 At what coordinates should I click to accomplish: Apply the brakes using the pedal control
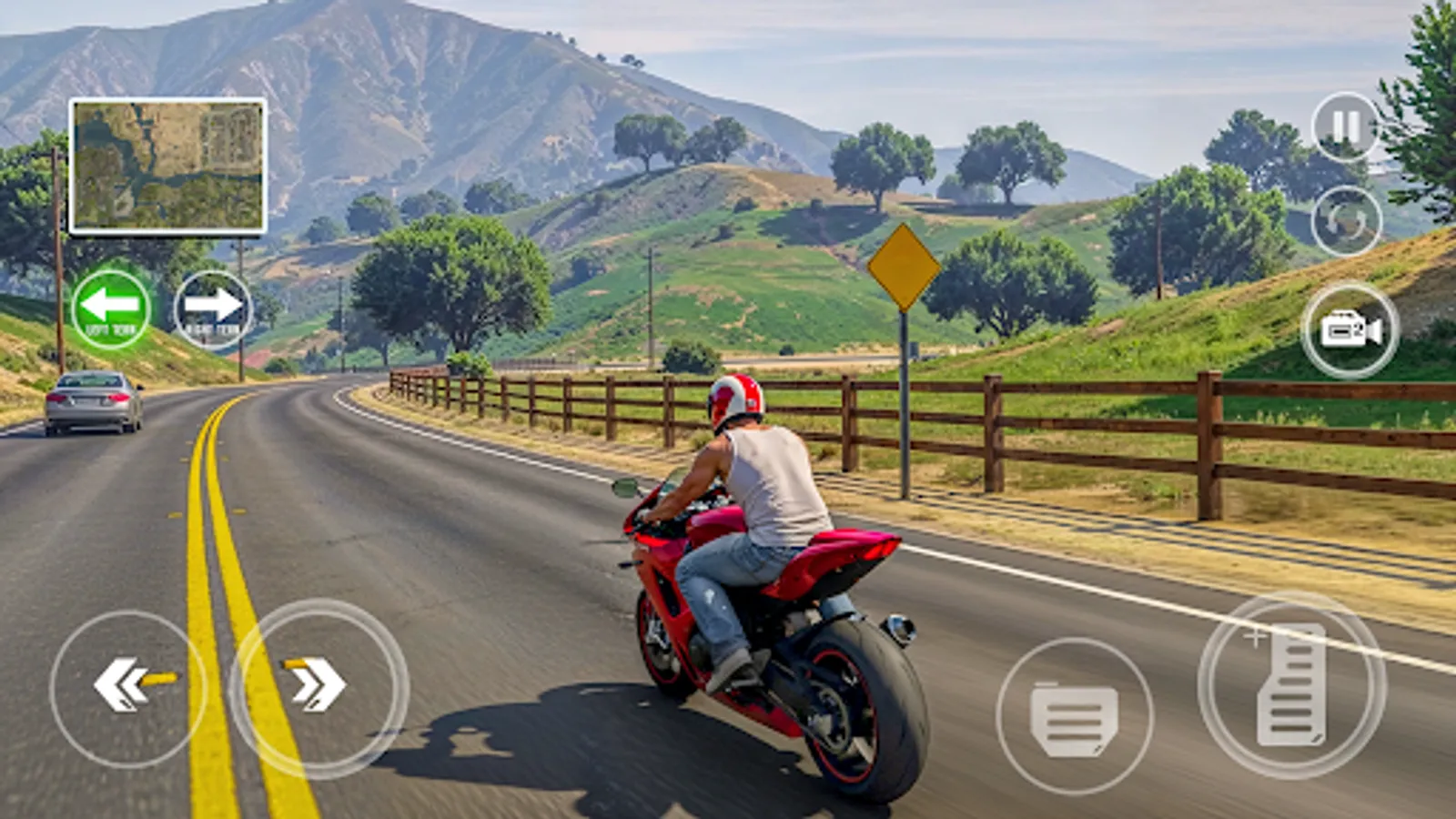(x=1074, y=714)
